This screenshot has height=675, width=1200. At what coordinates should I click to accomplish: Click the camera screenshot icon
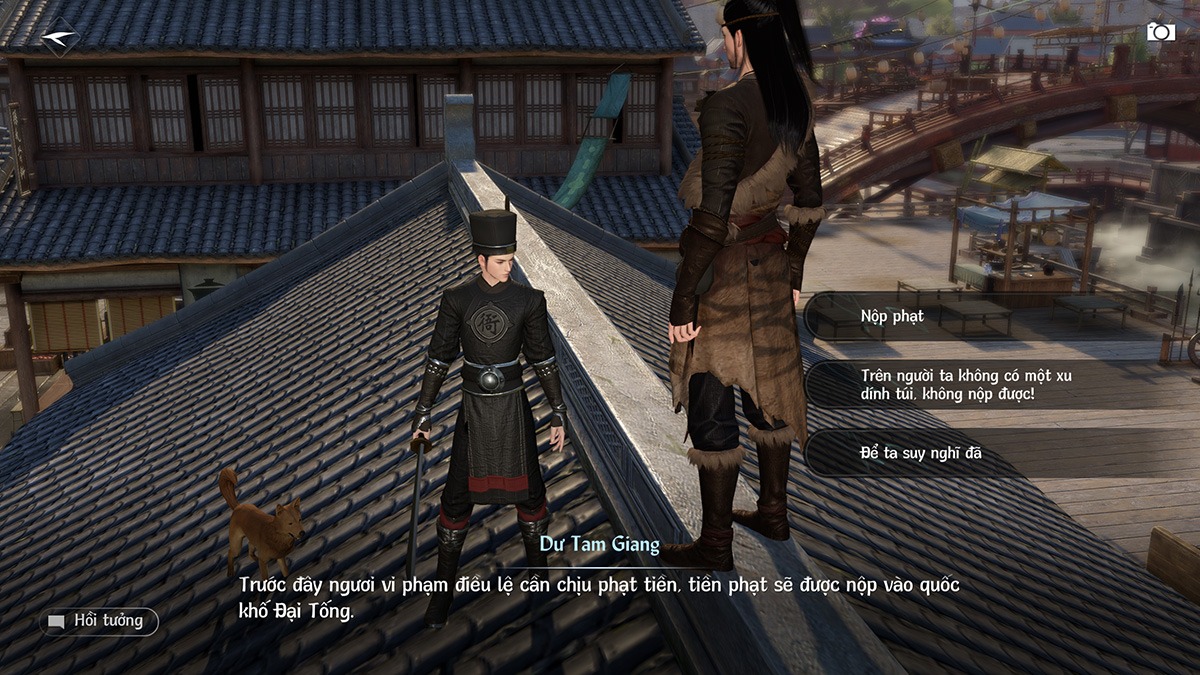(x=1160, y=32)
